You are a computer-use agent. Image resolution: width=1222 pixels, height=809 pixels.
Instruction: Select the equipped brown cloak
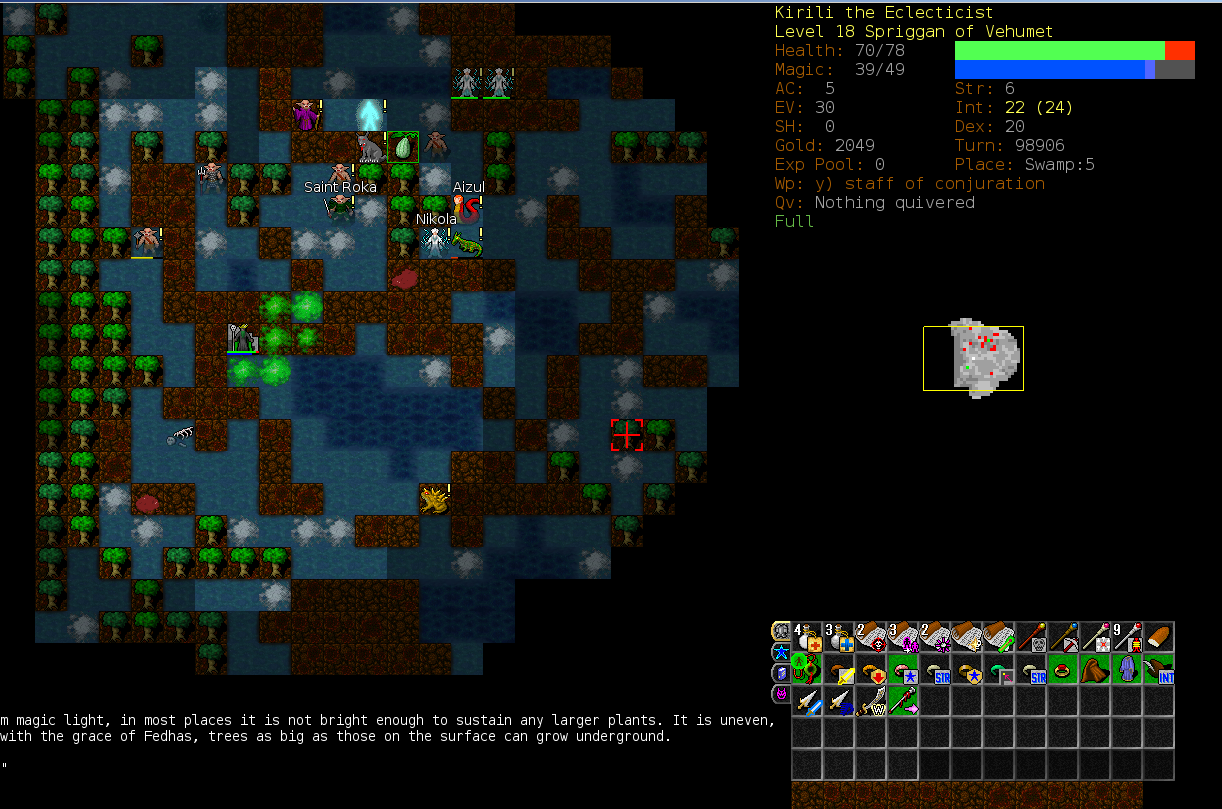point(1096,670)
